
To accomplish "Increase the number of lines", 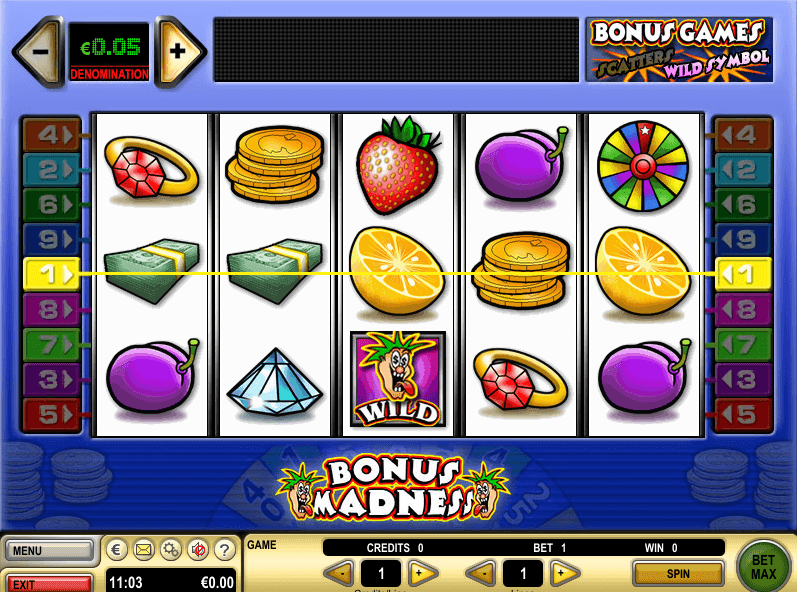I will (x=566, y=573).
